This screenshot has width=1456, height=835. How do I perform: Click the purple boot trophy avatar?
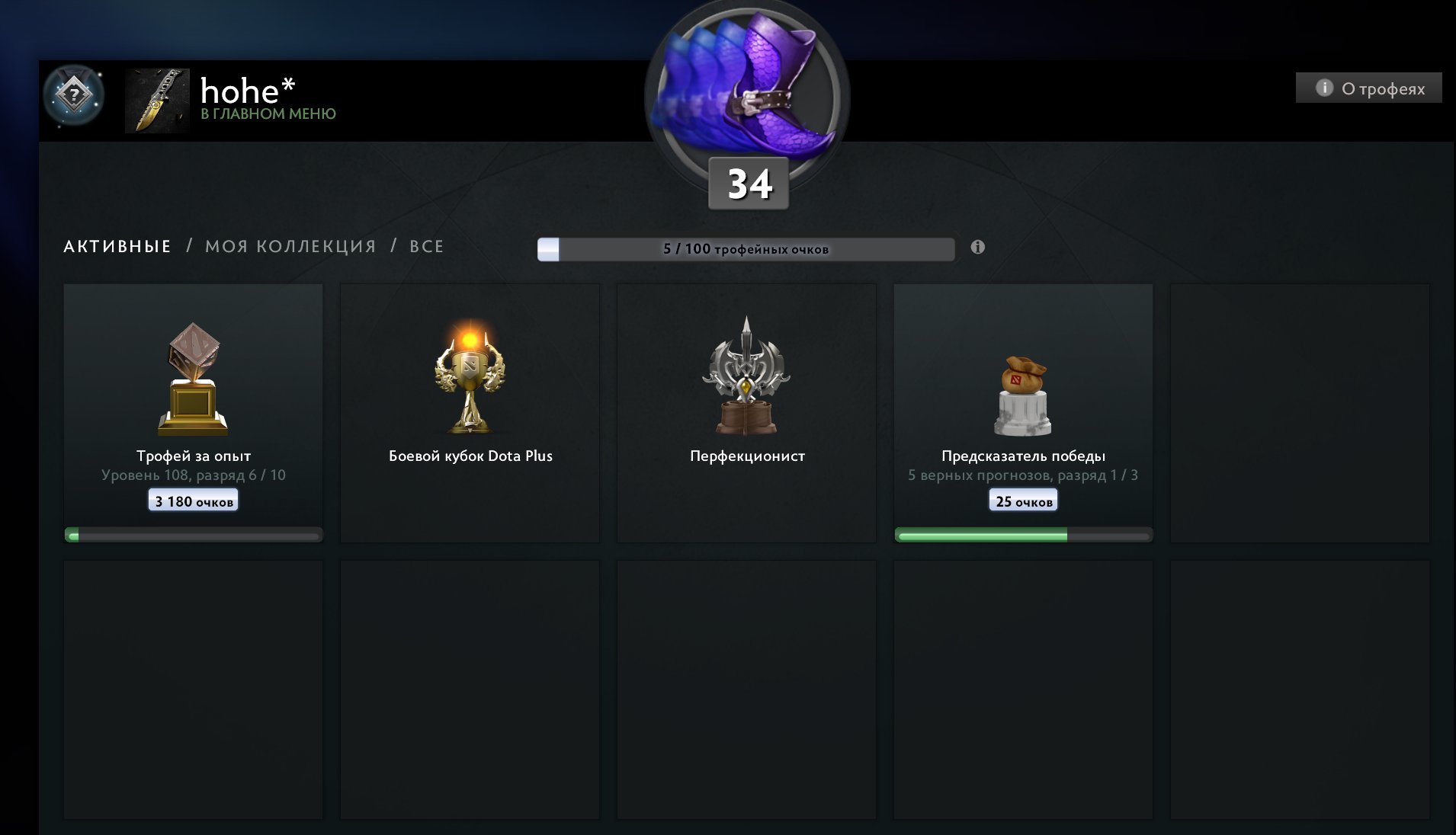tap(747, 84)
